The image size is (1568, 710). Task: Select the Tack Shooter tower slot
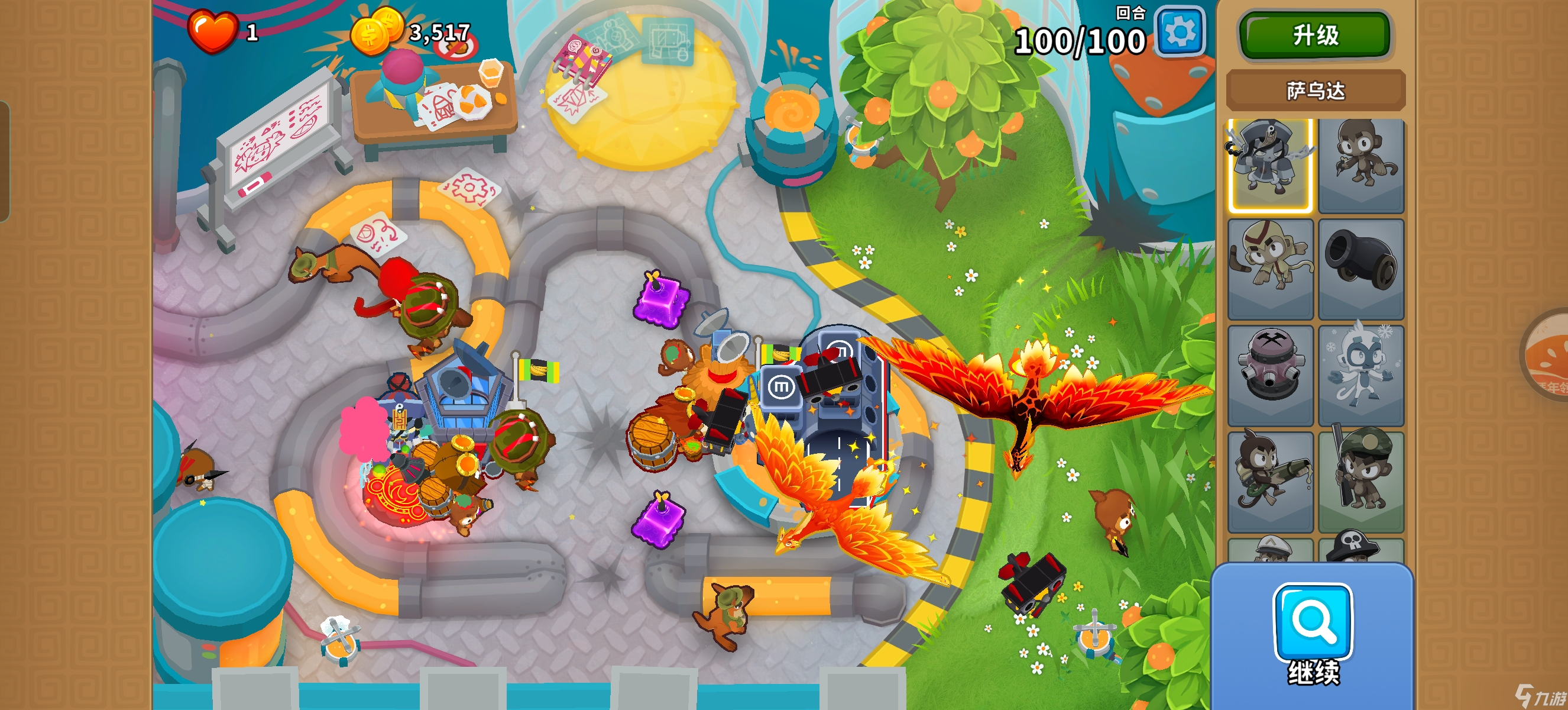[1270, 375]
